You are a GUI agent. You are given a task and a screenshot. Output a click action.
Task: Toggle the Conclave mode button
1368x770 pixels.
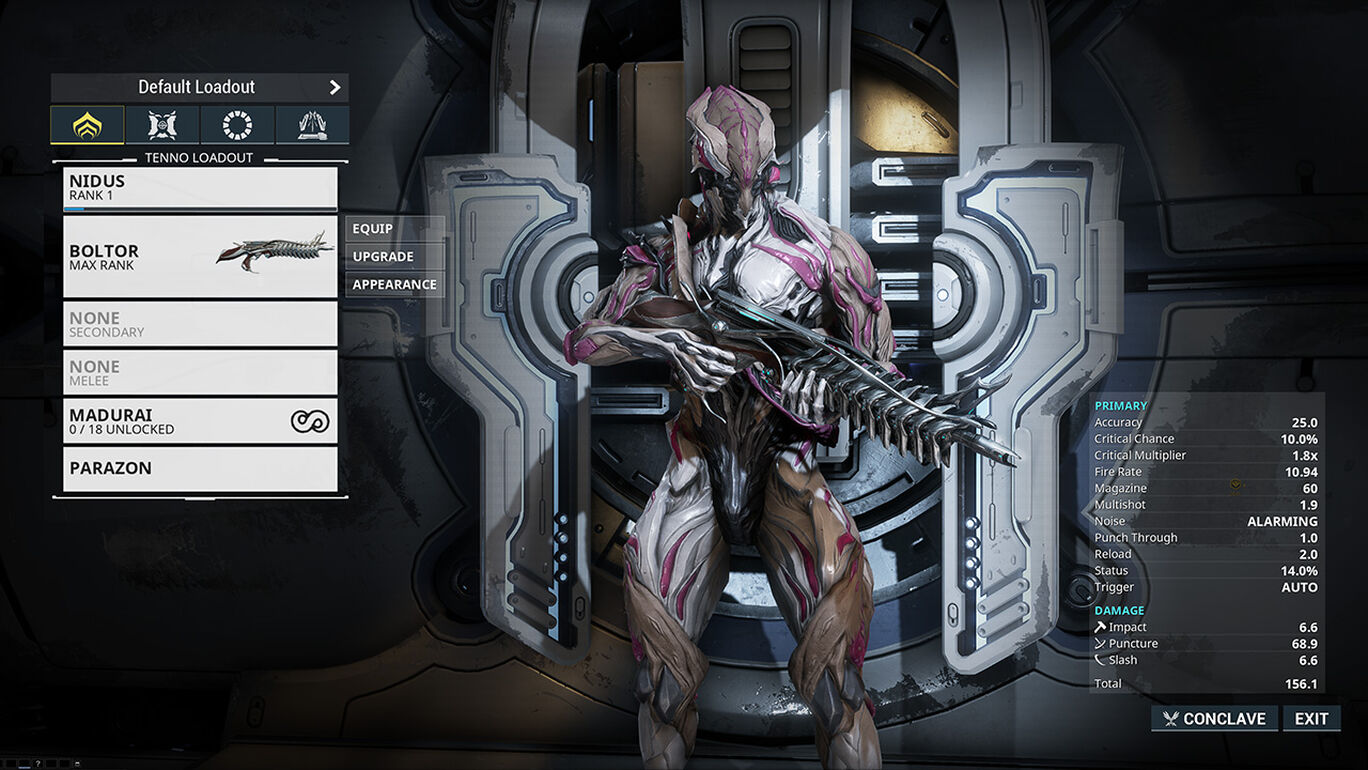click(x=1214, y=719)
